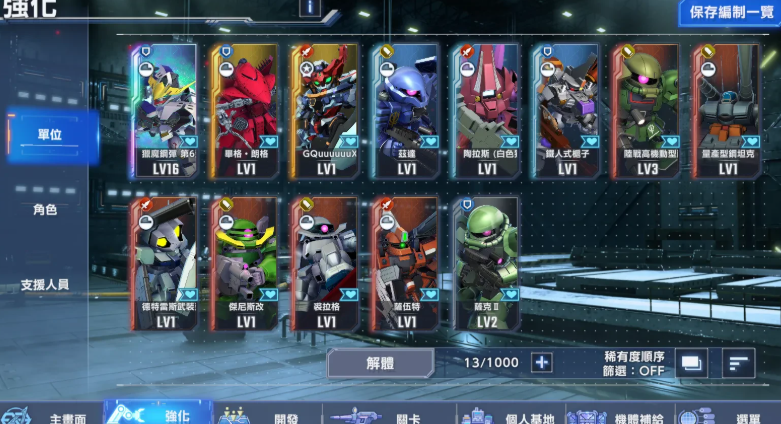
Task: Open the sort and filter options icon
Action: click(x=738, y=362)
